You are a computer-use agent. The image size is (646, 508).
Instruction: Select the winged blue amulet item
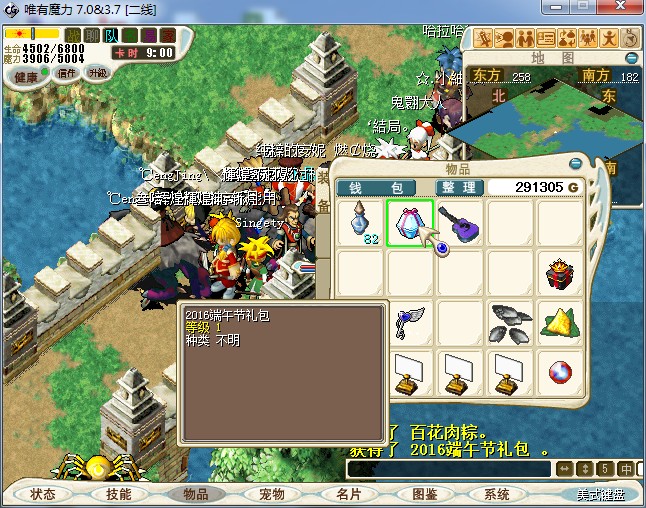(410, 322)
